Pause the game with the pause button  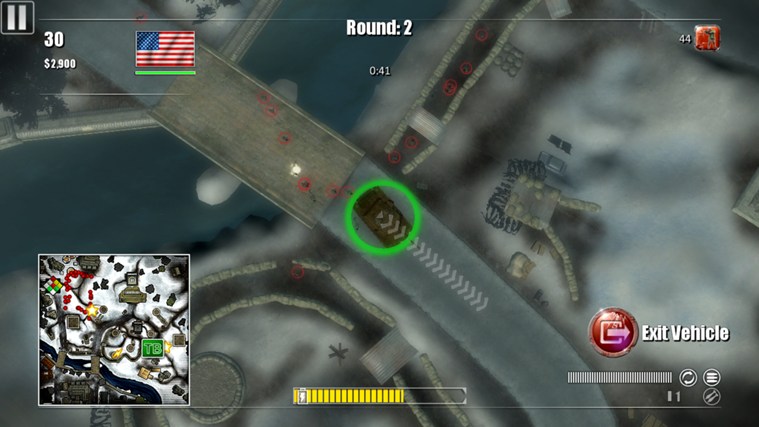(x=18, y=16)
